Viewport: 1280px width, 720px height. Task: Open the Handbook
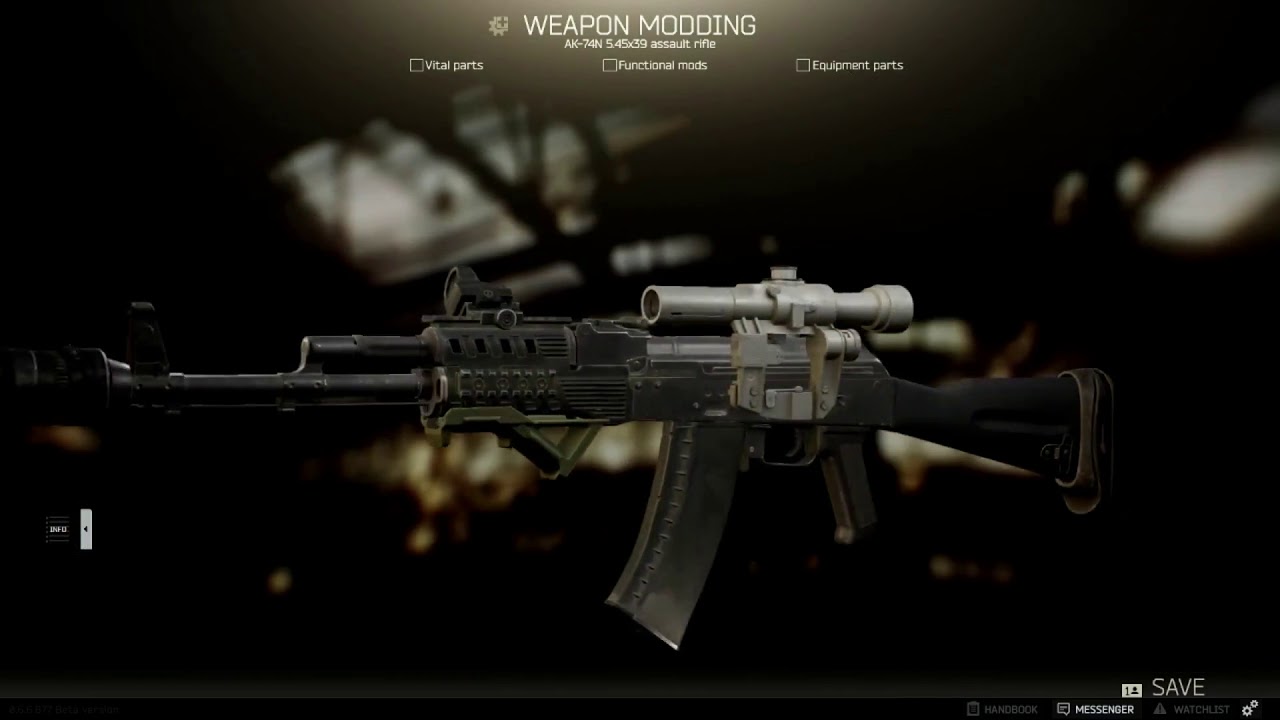pyautogui.click(x=1002, y=709)
